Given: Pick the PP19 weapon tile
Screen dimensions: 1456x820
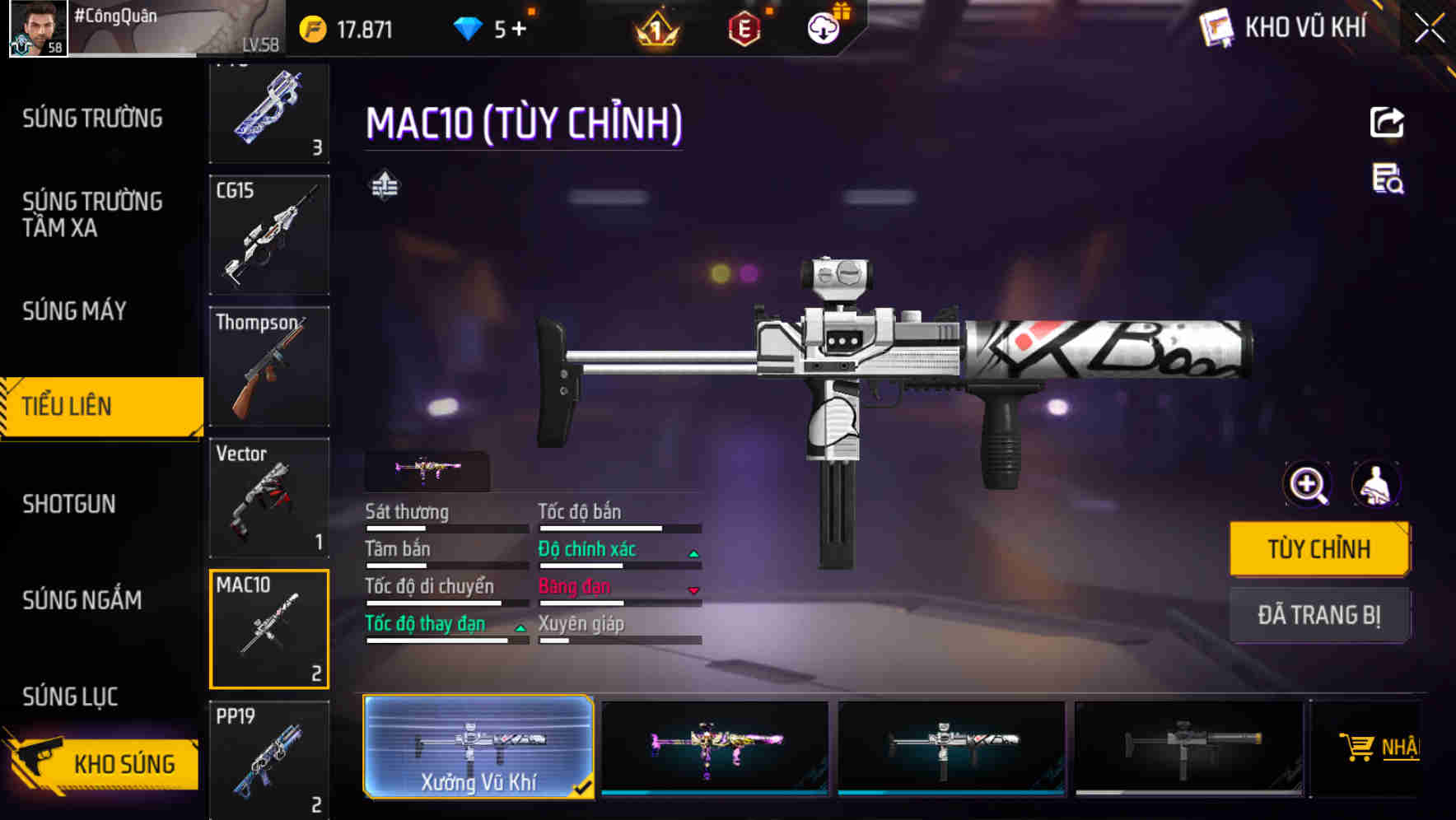Looking at the screenshot, I should click(269, 759).
